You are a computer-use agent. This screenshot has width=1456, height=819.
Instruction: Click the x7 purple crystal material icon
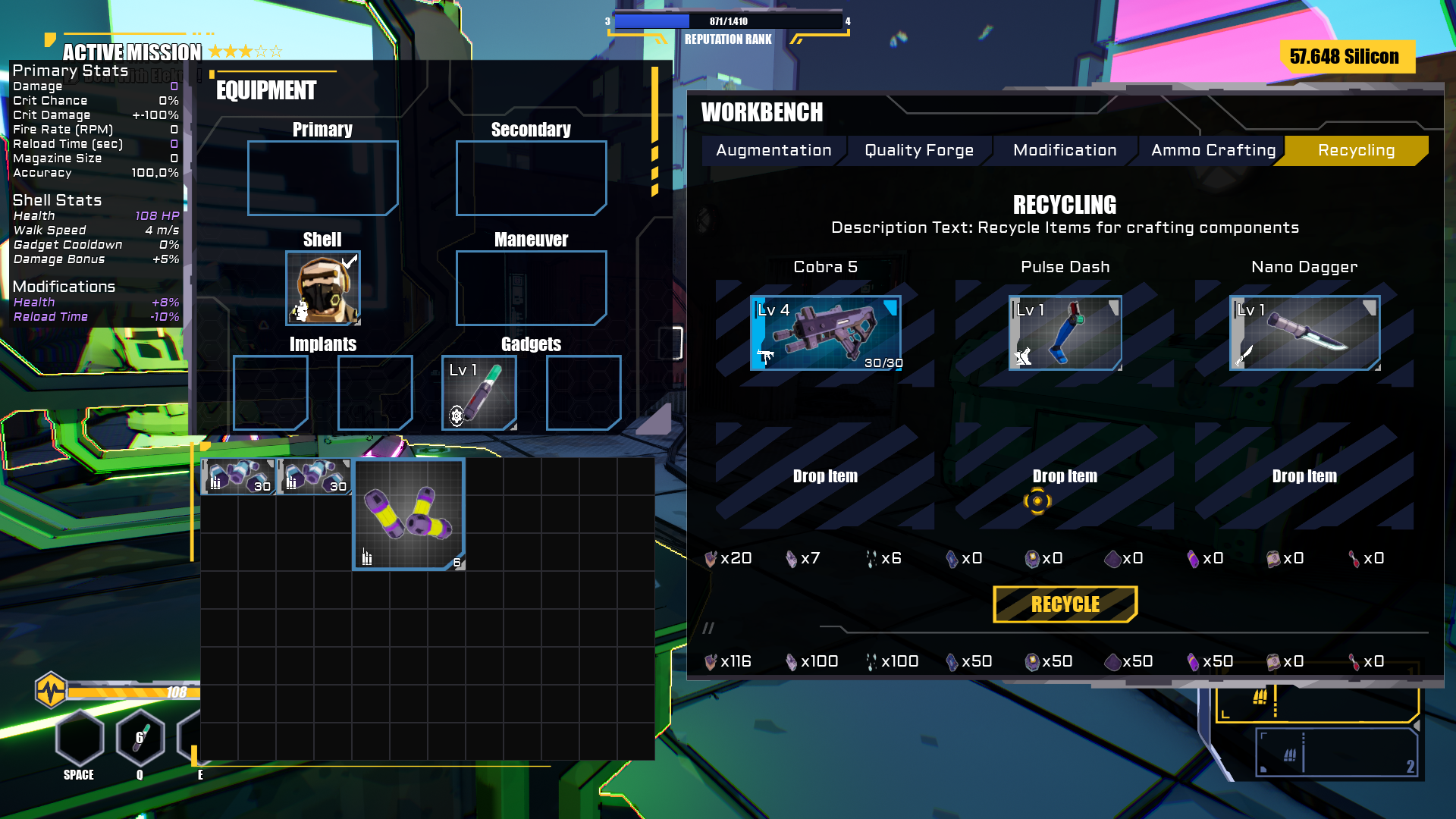point(790,558)
